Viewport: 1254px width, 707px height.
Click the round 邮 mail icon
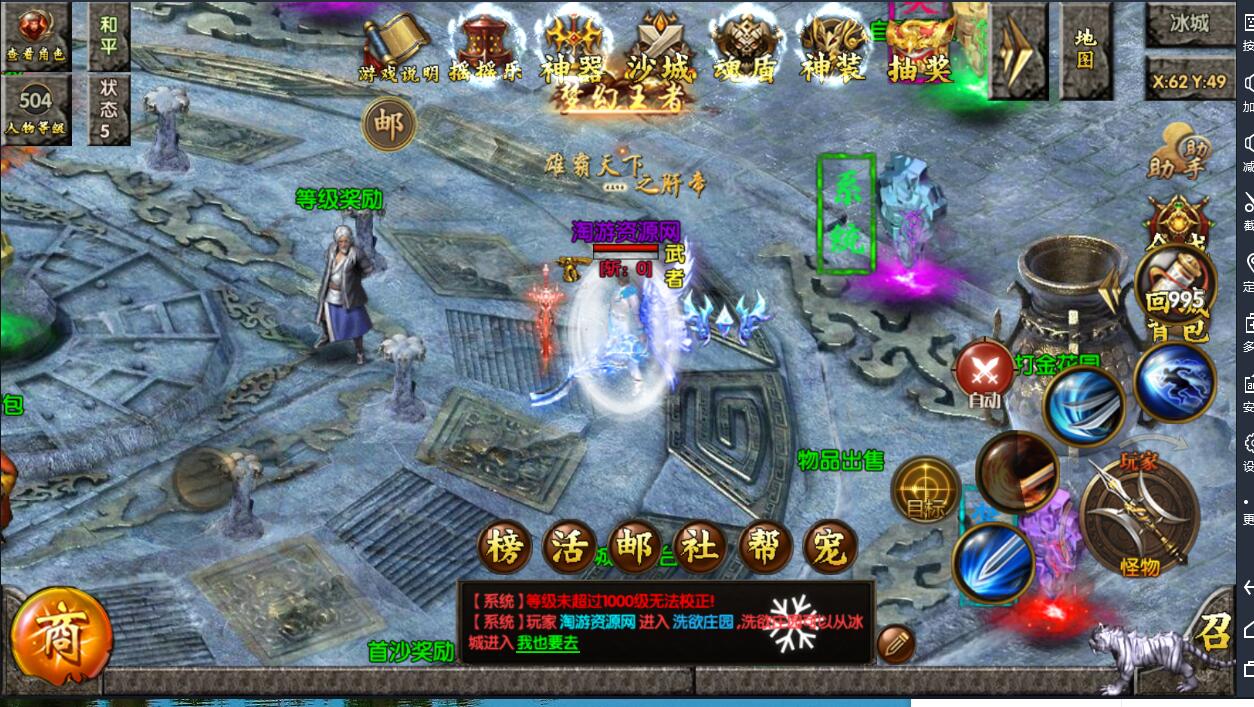[x=388, y=125]
